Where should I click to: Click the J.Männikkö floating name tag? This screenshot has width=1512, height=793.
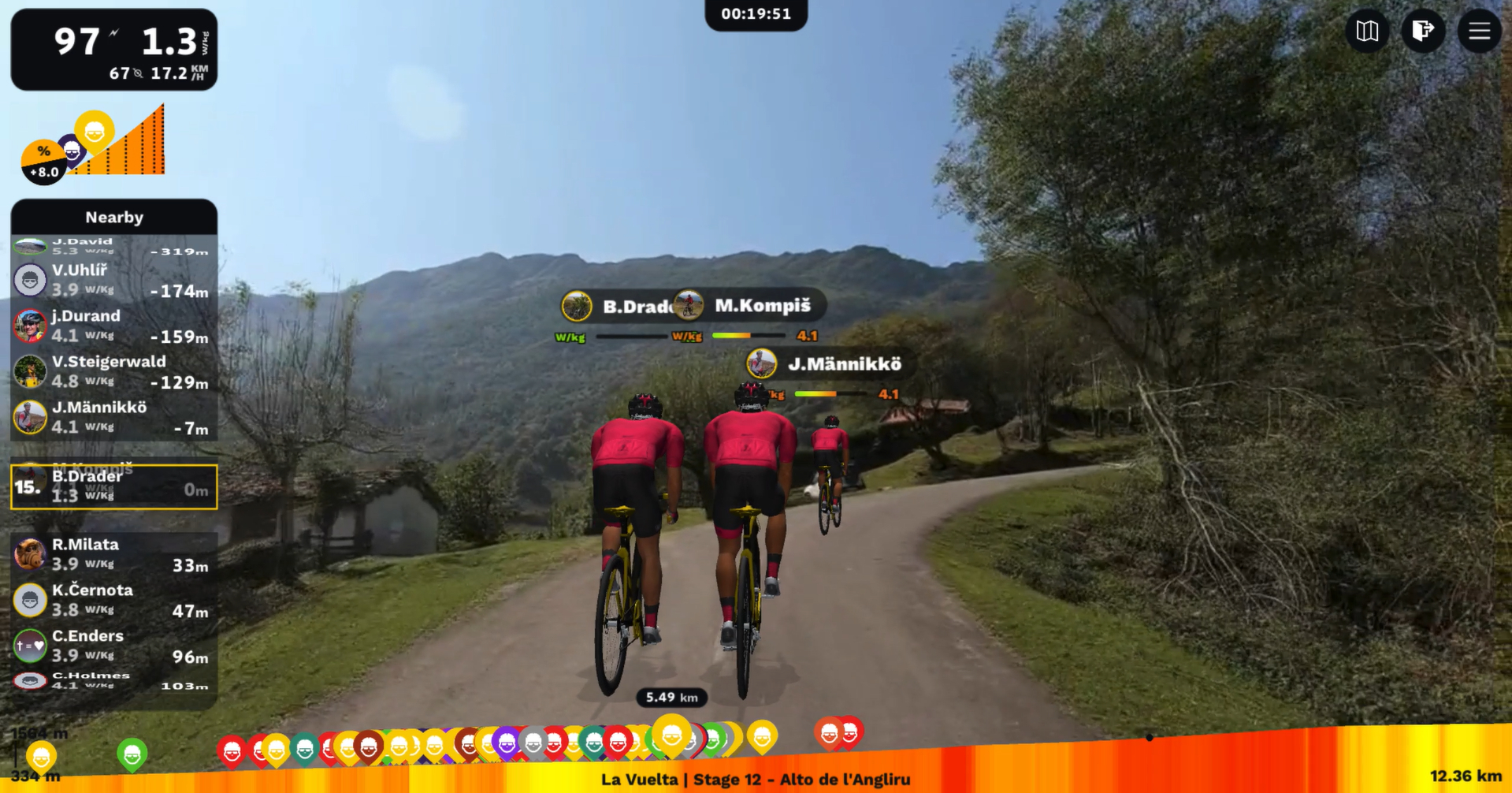click(830, 364)
